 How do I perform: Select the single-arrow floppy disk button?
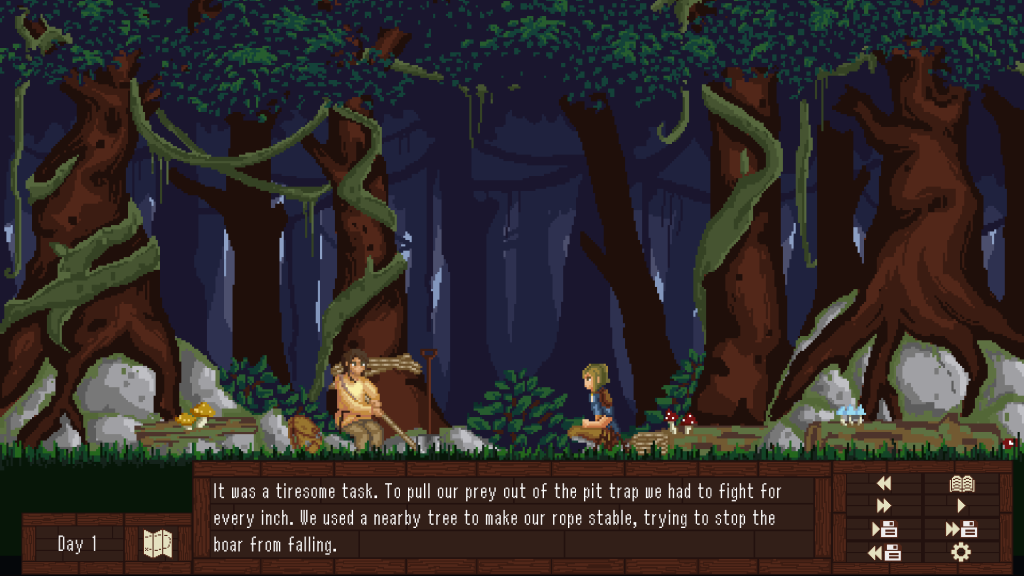click(884, 530)
